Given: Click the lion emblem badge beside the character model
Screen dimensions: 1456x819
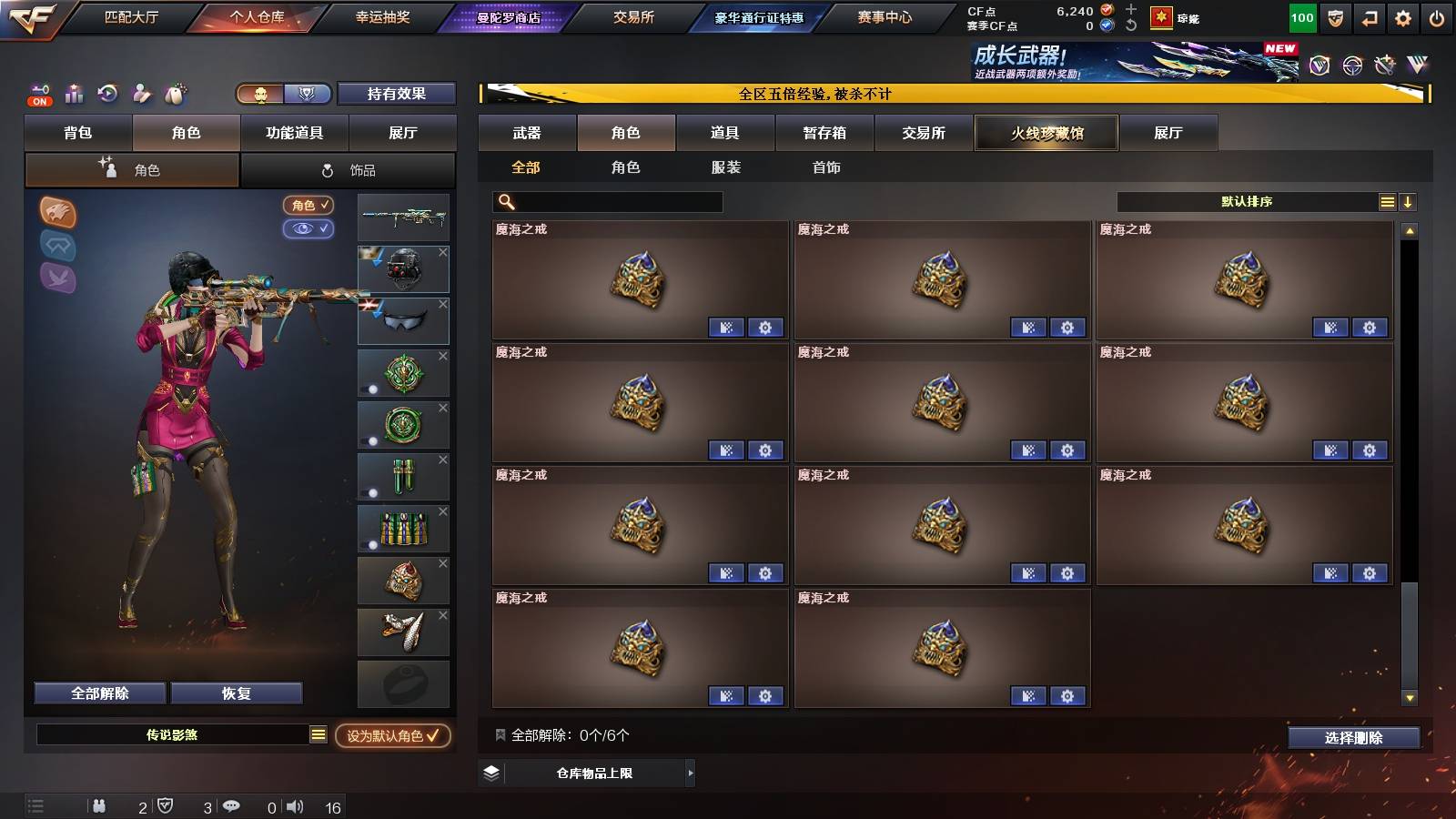Looking at the screenshot, I should 56,214.
